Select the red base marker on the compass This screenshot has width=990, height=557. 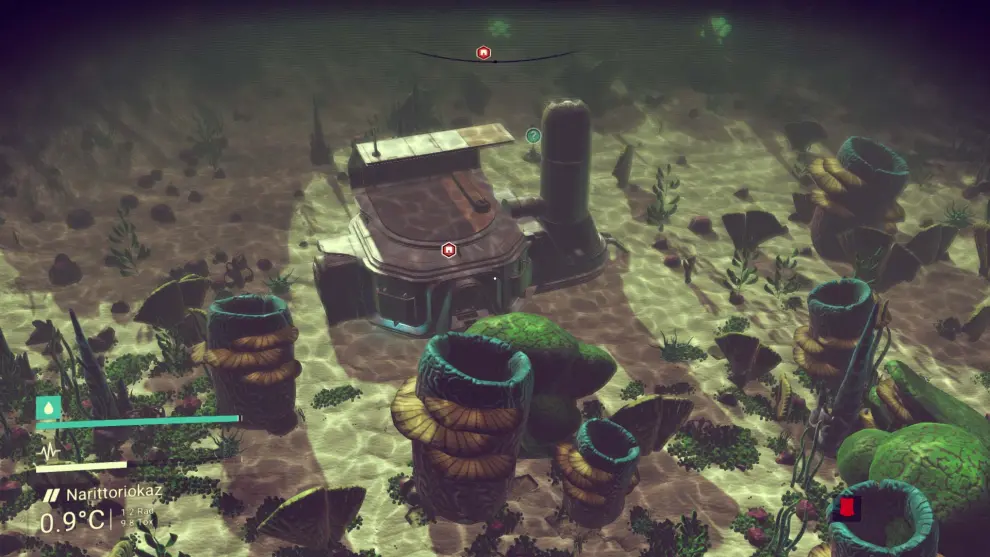coord(483,52)
